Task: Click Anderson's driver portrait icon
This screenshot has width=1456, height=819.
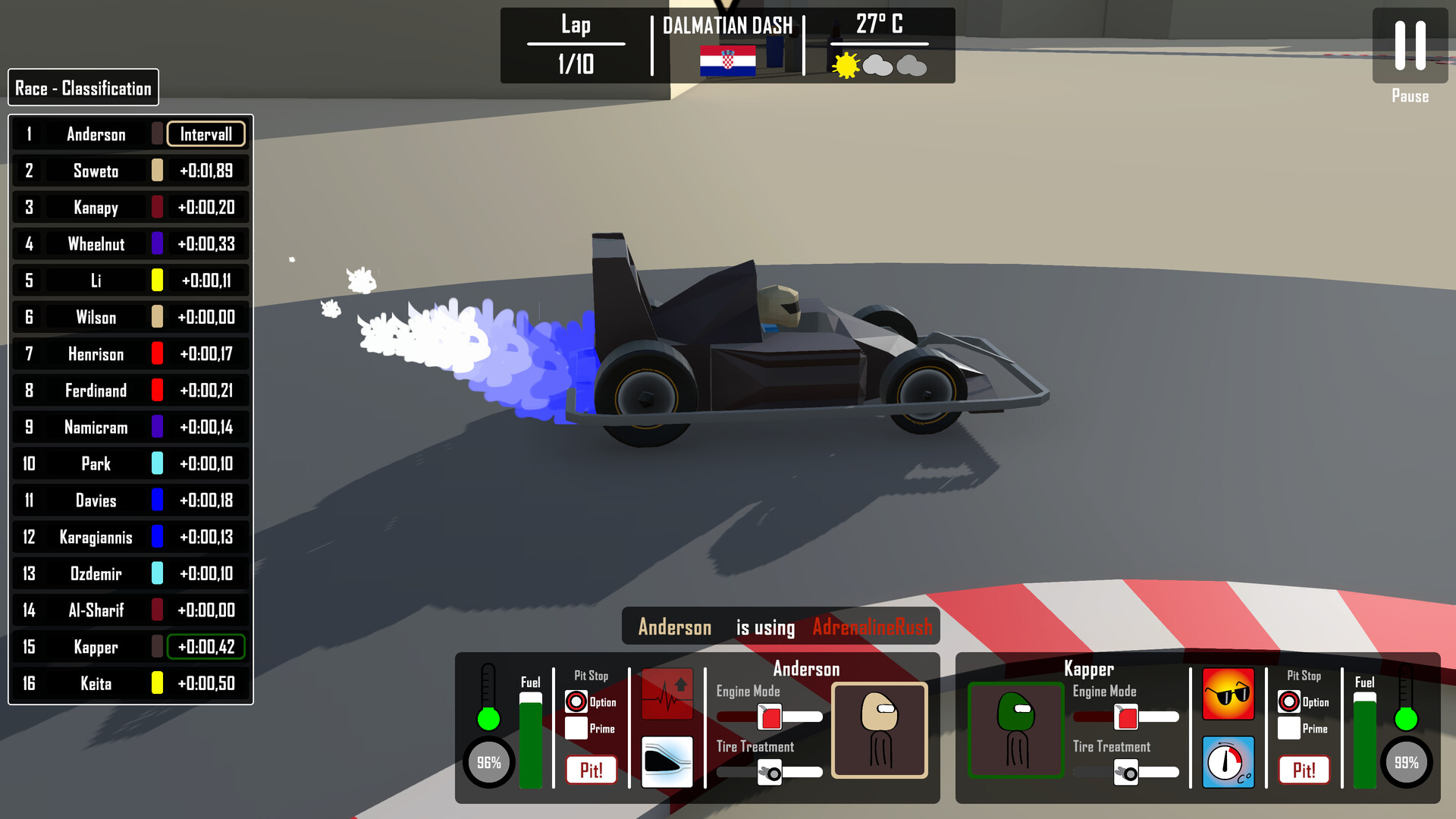Action: (879, 730)
